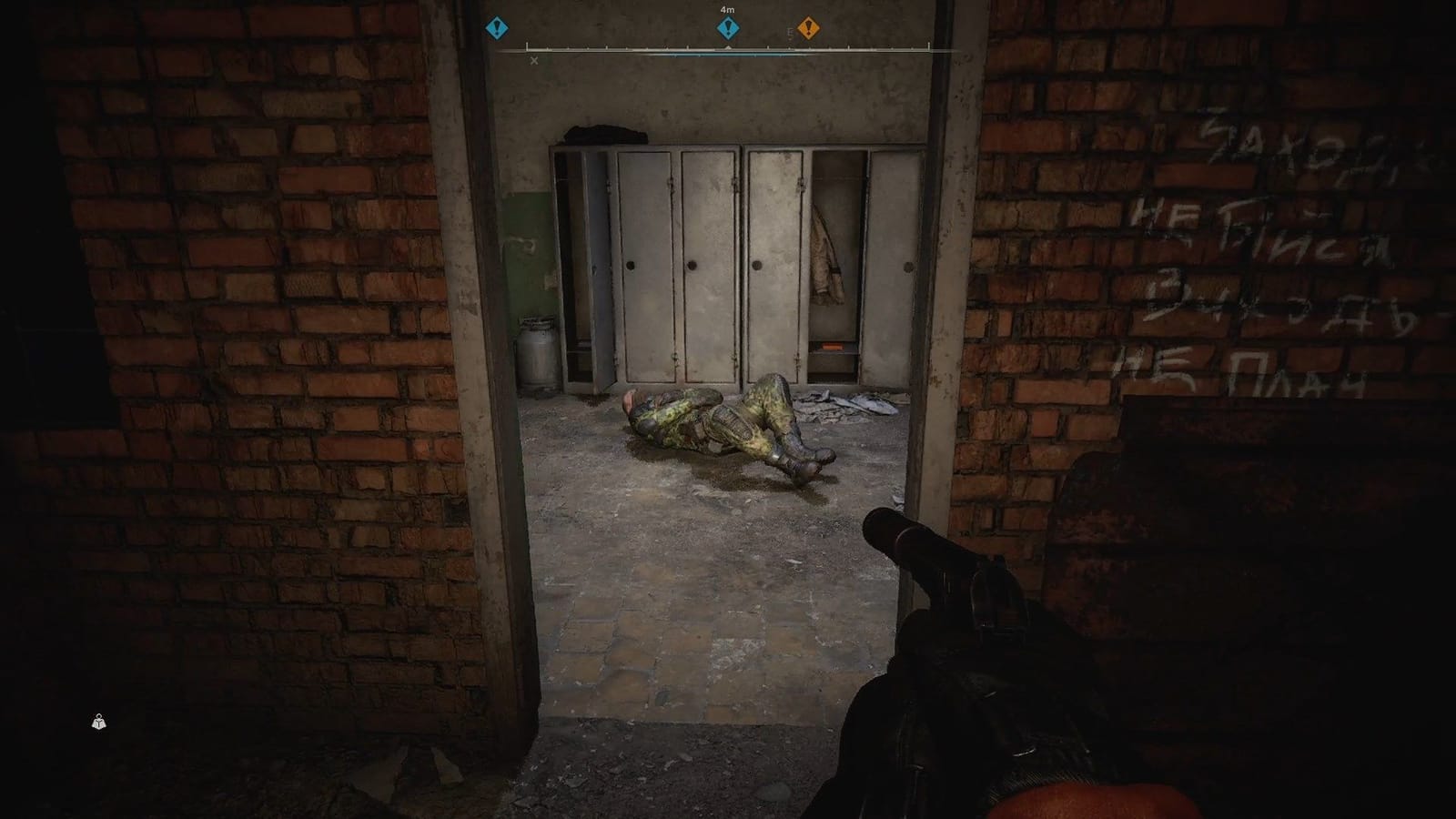Click the leftmost blue exclamation marker

click(x=497, y=28)
